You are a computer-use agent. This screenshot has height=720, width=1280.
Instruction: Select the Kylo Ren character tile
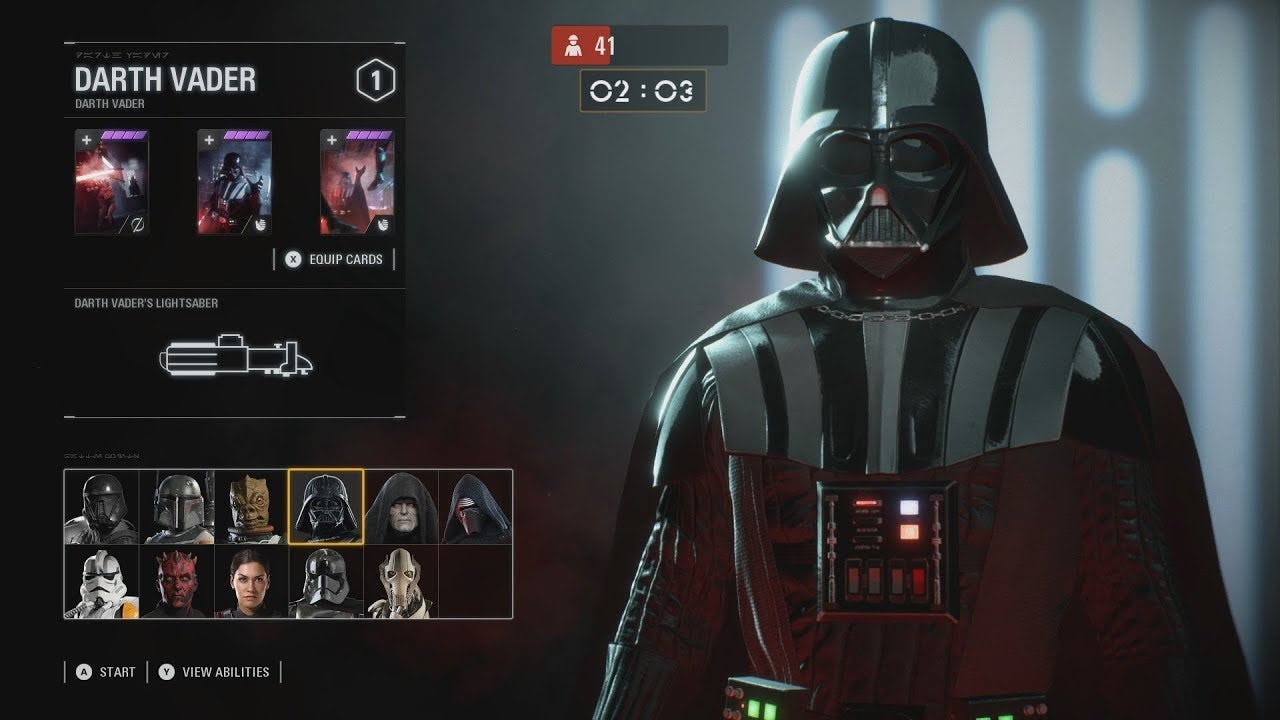(x=475, y=507)
